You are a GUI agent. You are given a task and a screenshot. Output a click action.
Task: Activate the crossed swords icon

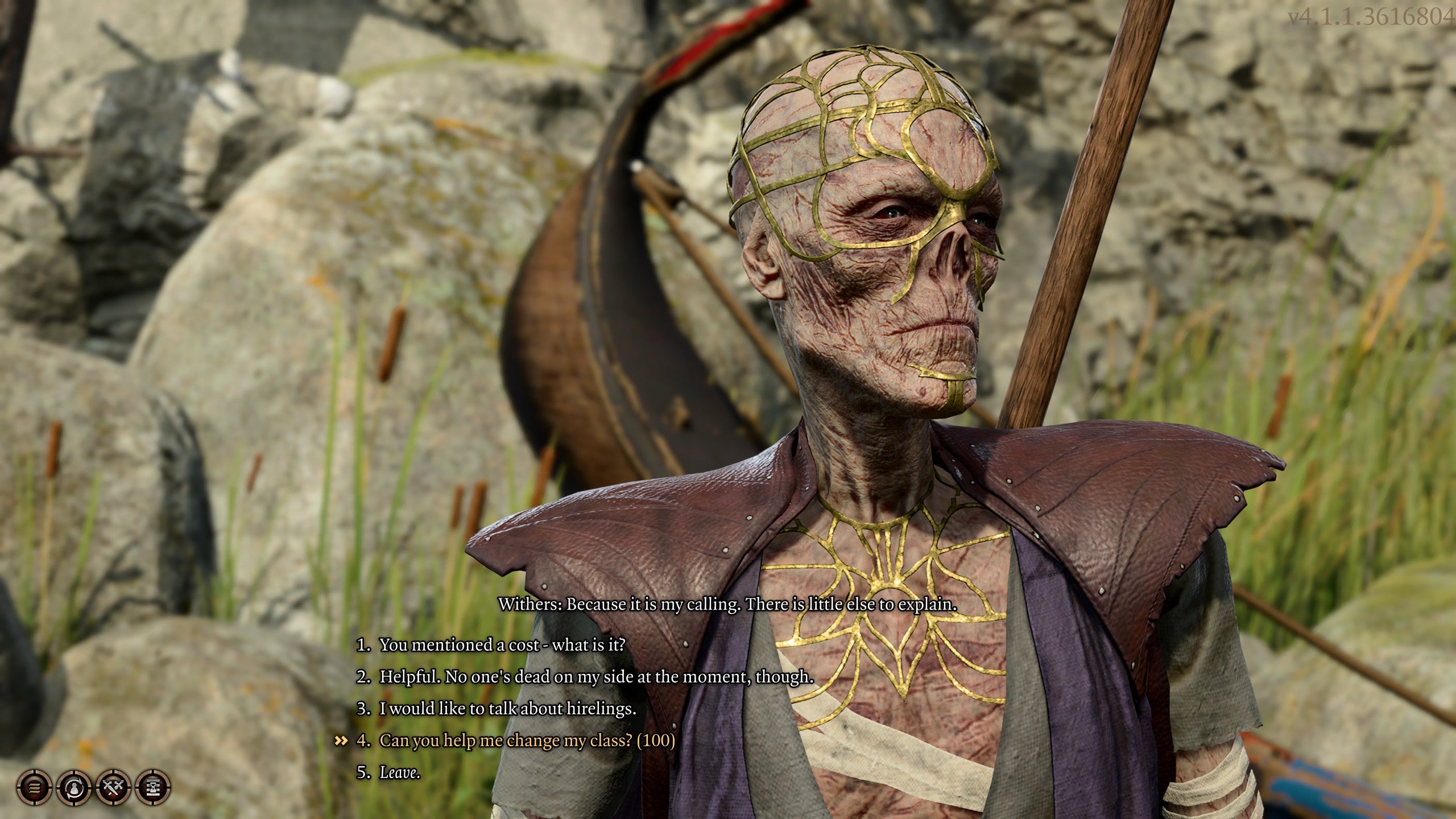coord(114,788)
